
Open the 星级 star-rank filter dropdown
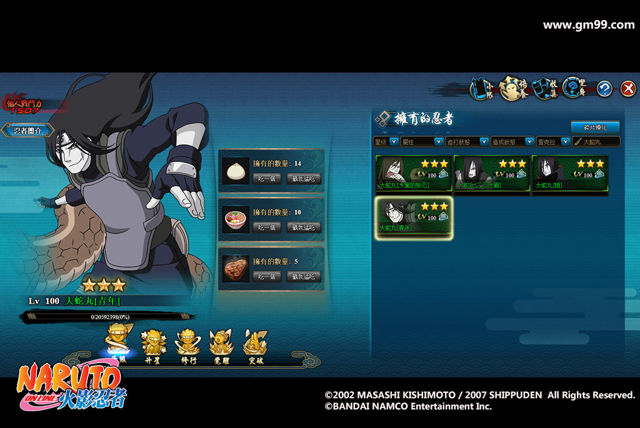(387, 142)
